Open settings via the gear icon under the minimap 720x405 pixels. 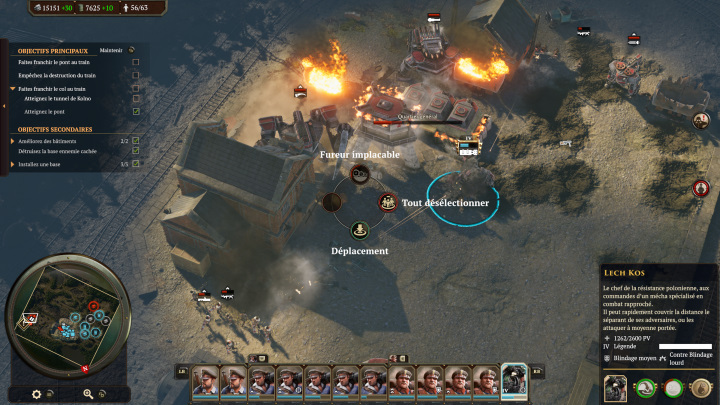(37, 394)
